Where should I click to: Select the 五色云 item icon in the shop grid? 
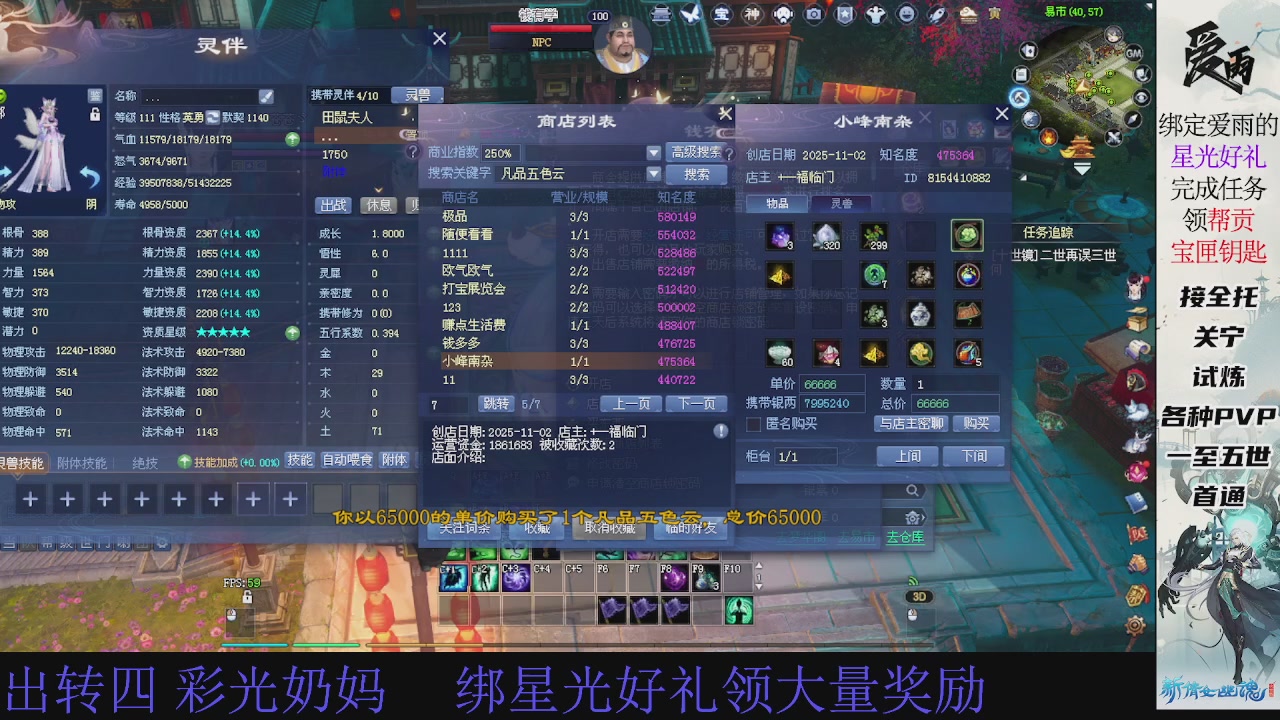[x=967, y=237]
